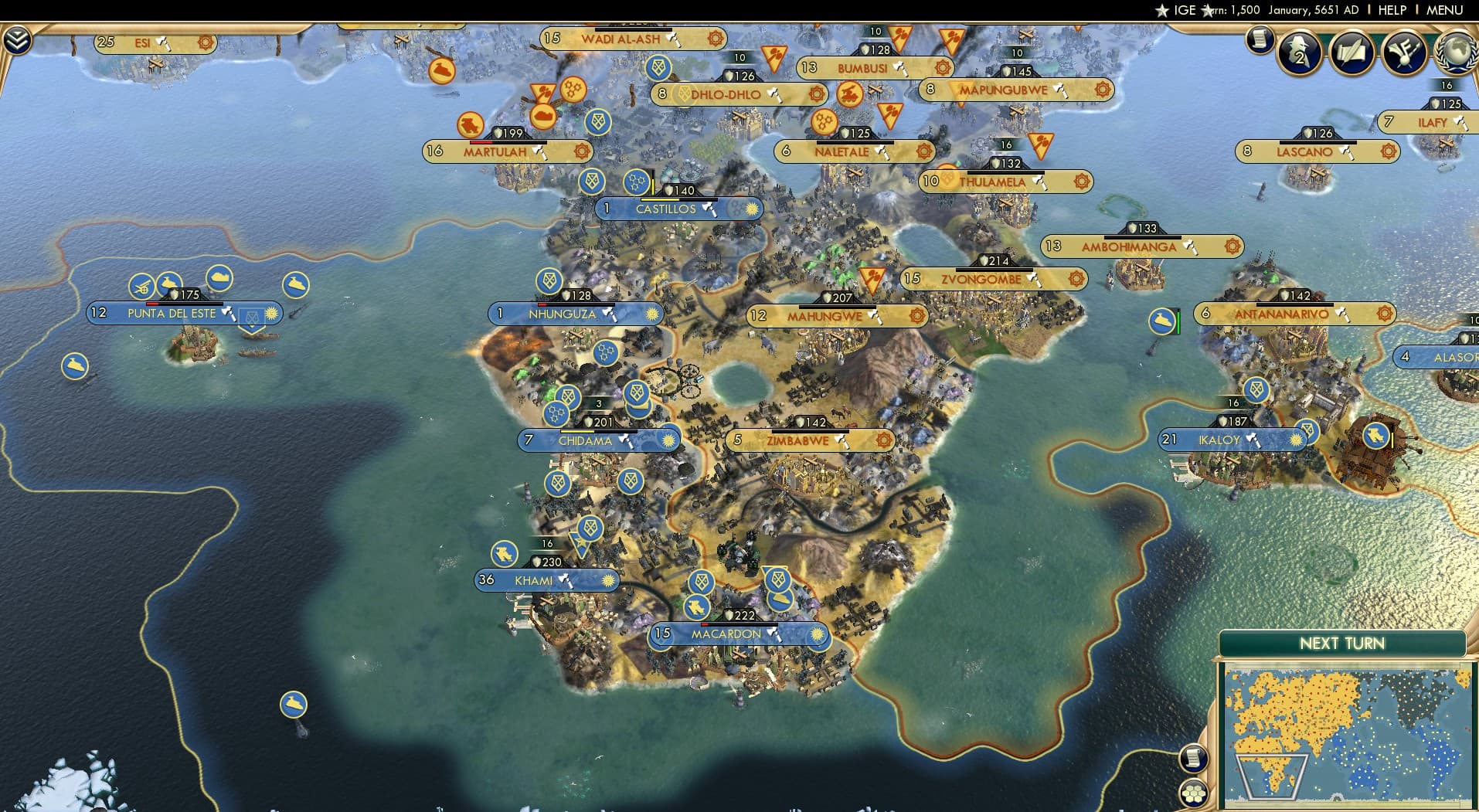
Task: Click Mahungwe's production gear icon
Action: tap(916, 315)
